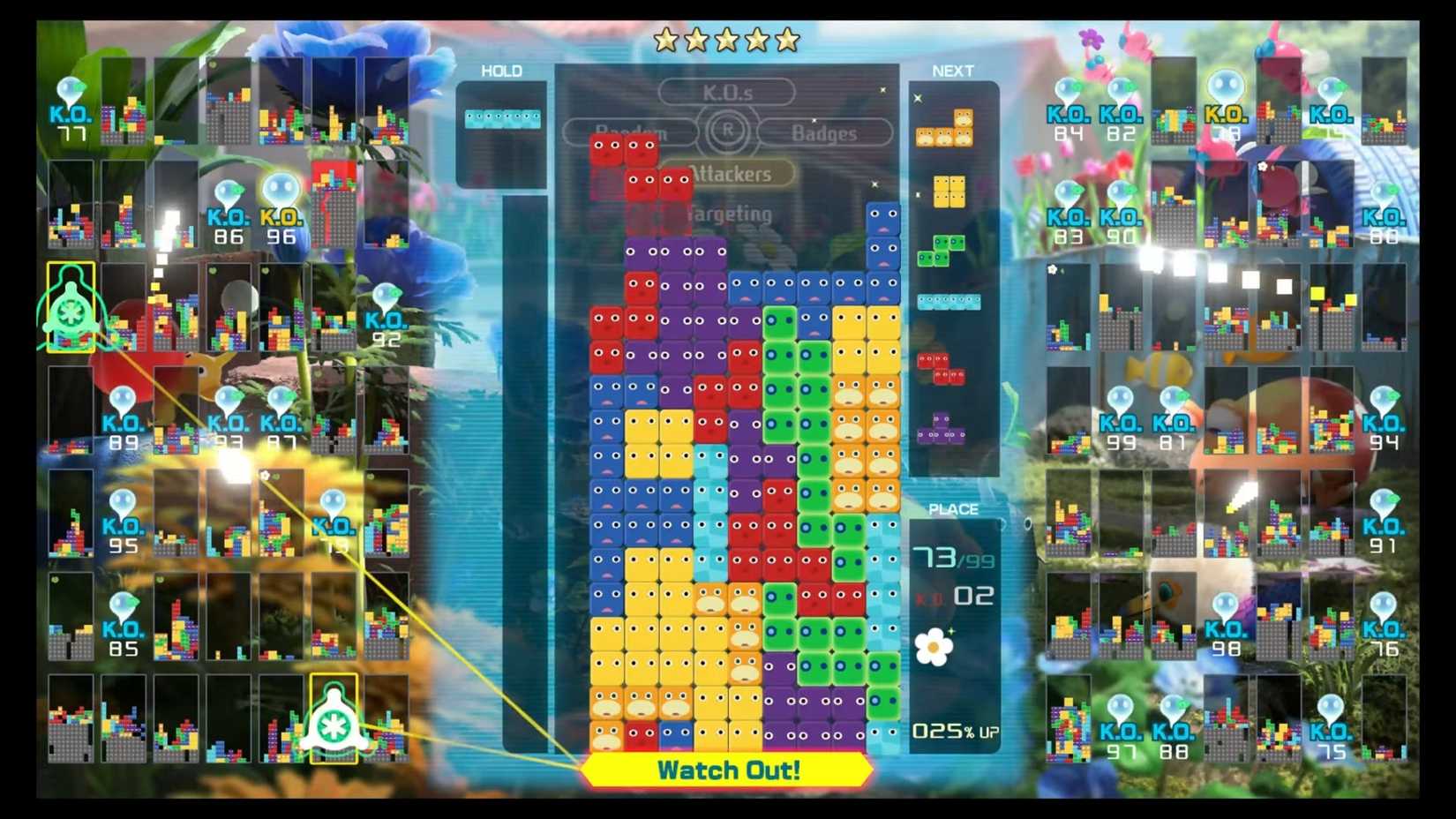Click the fifth star in the rating row
Viewport: 1456px width, 819px height.
[x=789, y=39]
